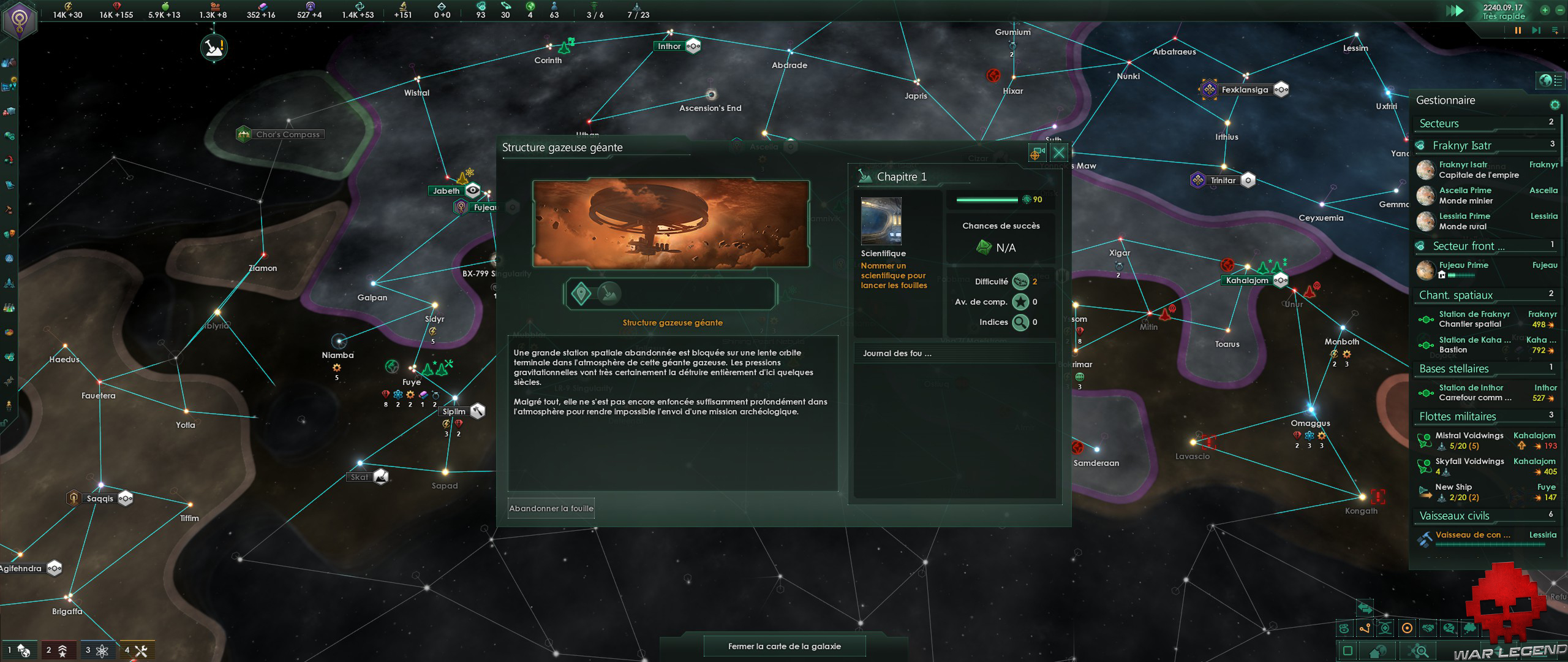Image resolution: width=1568 pixels, height=662 pixels.
Task: Pause the game with the pause icon
Action: (1518, 31)
